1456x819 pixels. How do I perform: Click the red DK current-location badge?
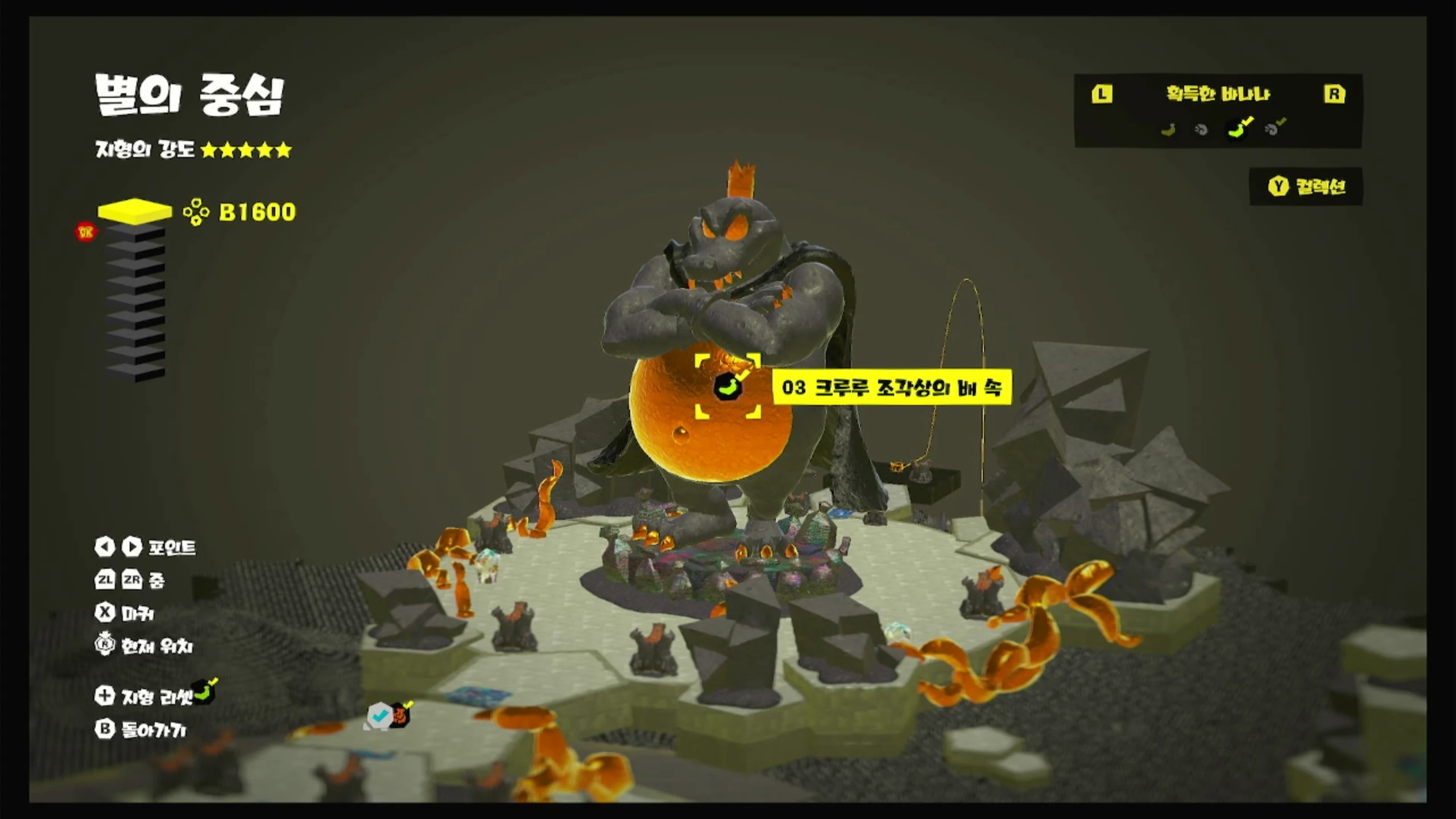point(86,232)
